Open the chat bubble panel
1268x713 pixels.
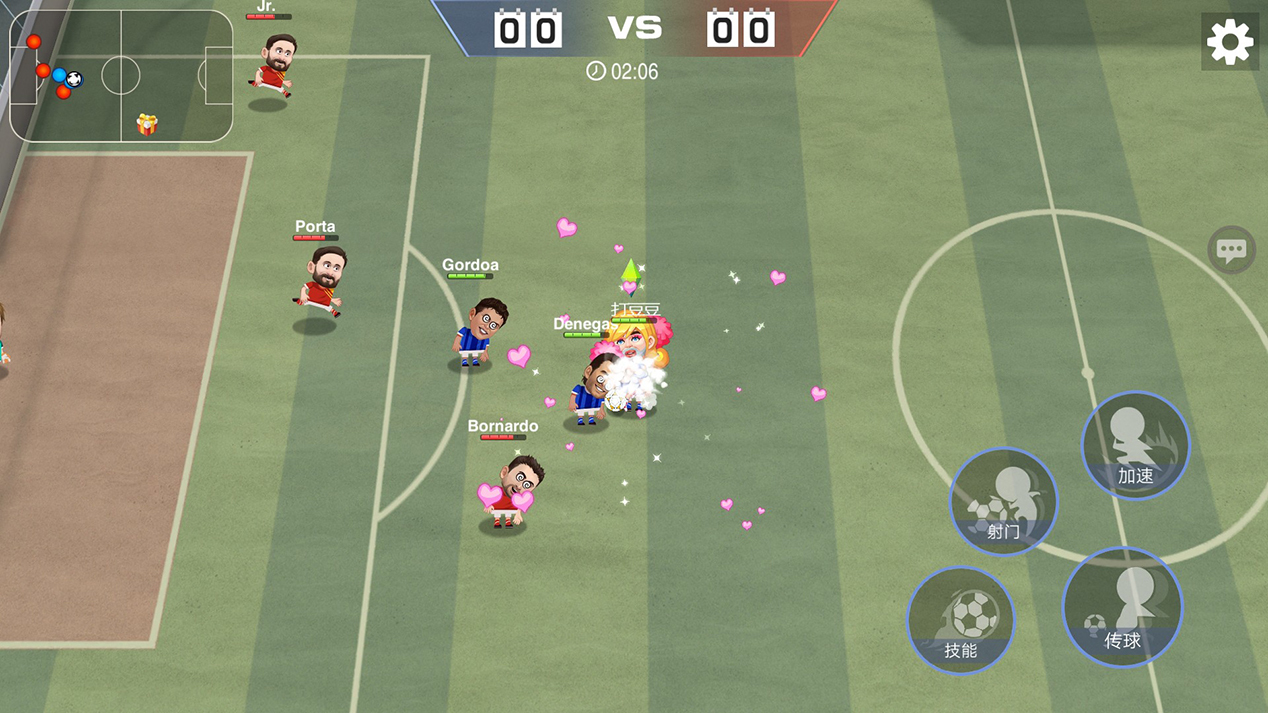[x=1231, y=249]
